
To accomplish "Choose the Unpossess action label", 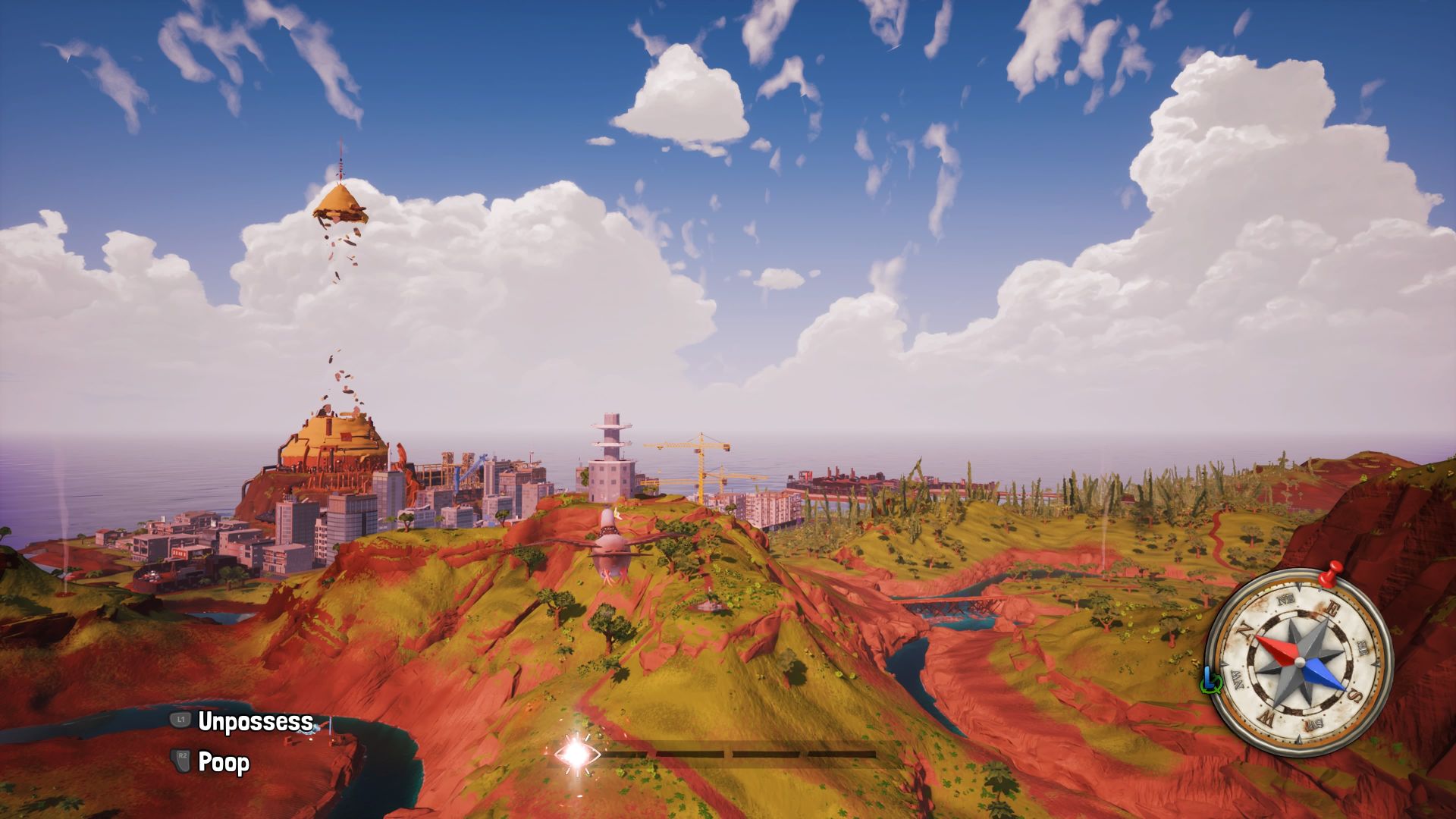I will click(x=255, y=721).
